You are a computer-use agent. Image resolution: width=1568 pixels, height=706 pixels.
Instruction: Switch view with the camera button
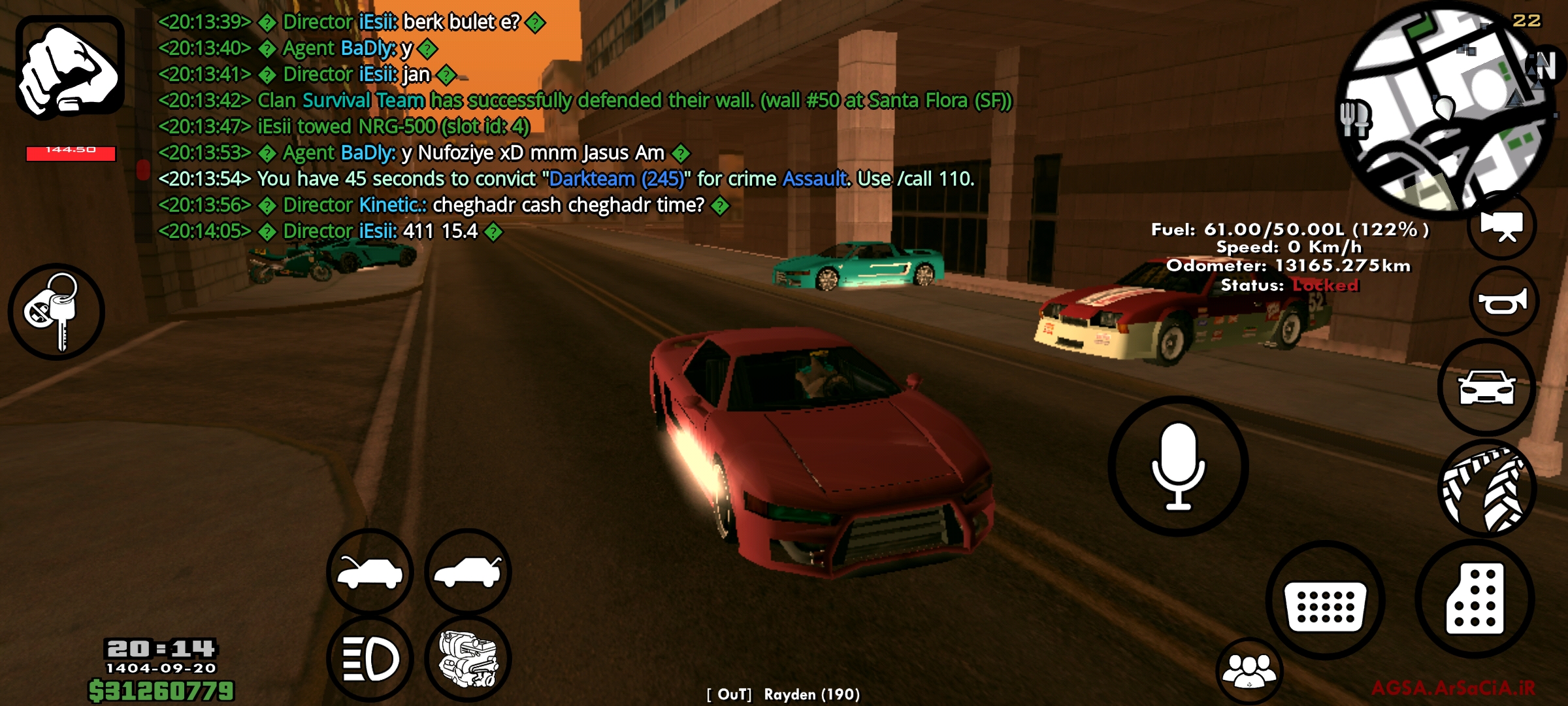(1502, 226)
